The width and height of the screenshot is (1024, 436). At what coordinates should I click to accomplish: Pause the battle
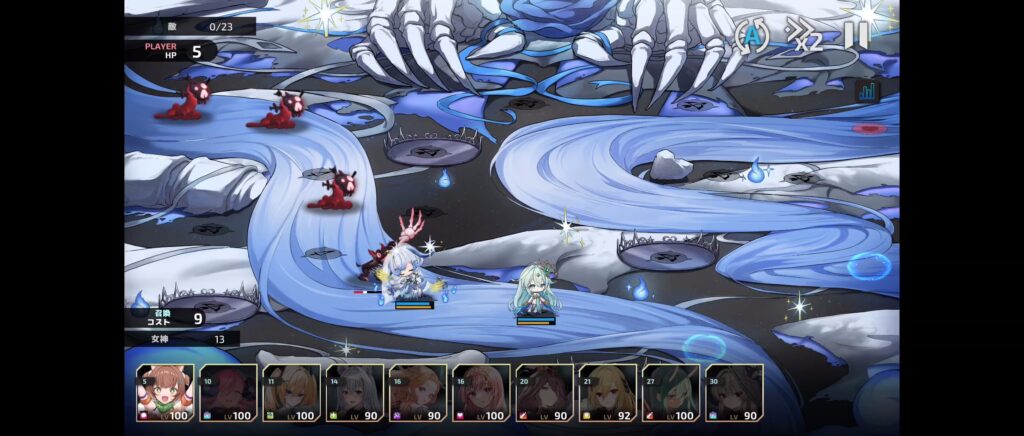coord(856,35)
